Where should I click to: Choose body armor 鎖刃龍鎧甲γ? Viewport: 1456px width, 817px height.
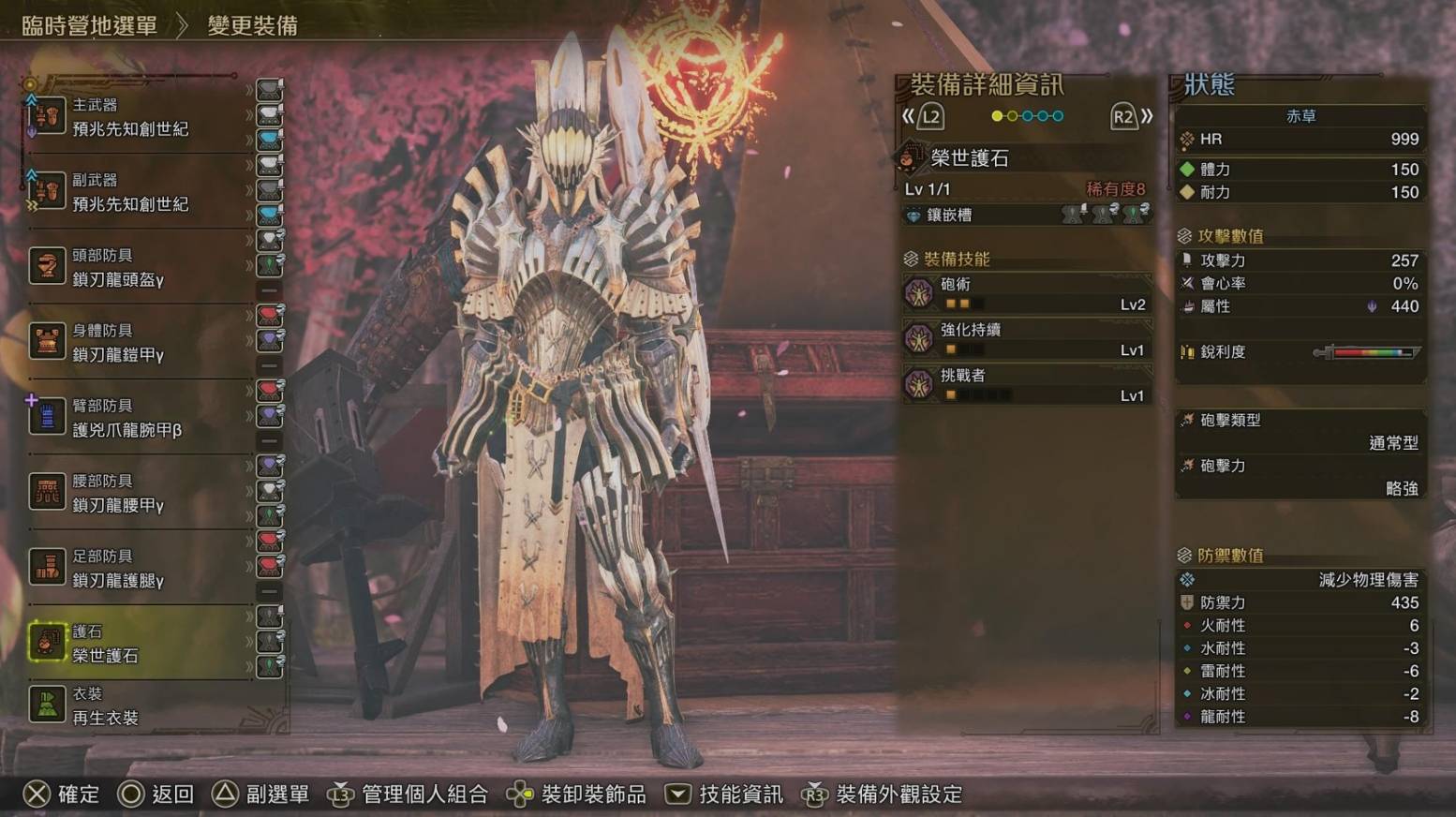coord(131,343)
